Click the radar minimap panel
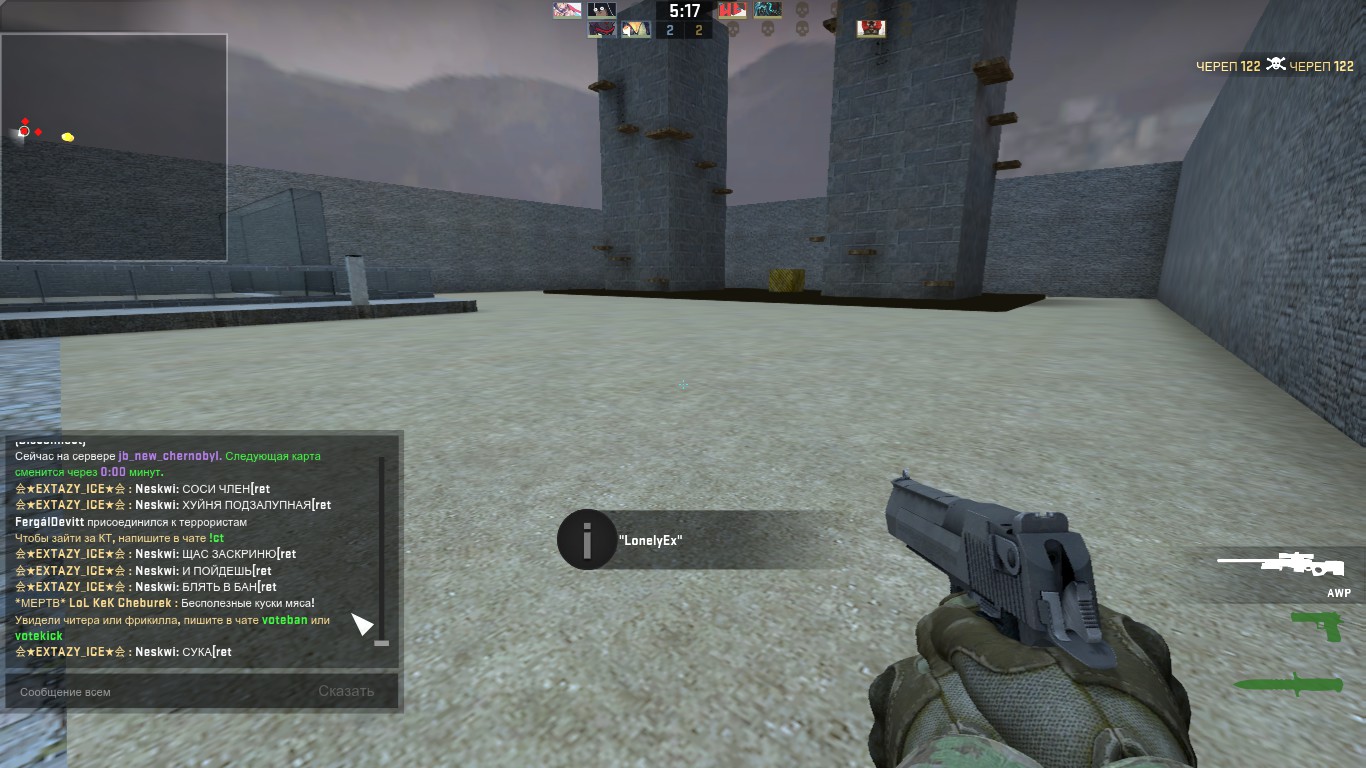1366x768 pixels. [113, 147]
